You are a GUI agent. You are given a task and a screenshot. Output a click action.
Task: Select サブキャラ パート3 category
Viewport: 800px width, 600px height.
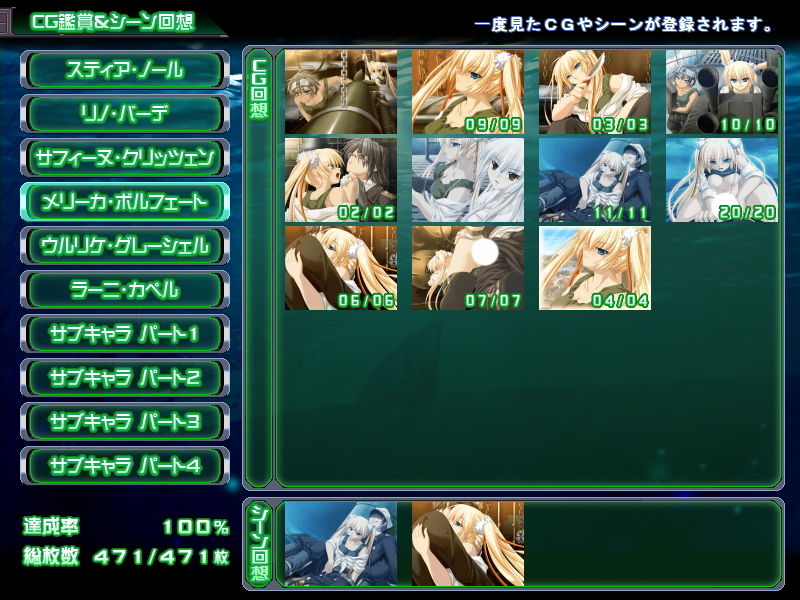coord(125,422)
